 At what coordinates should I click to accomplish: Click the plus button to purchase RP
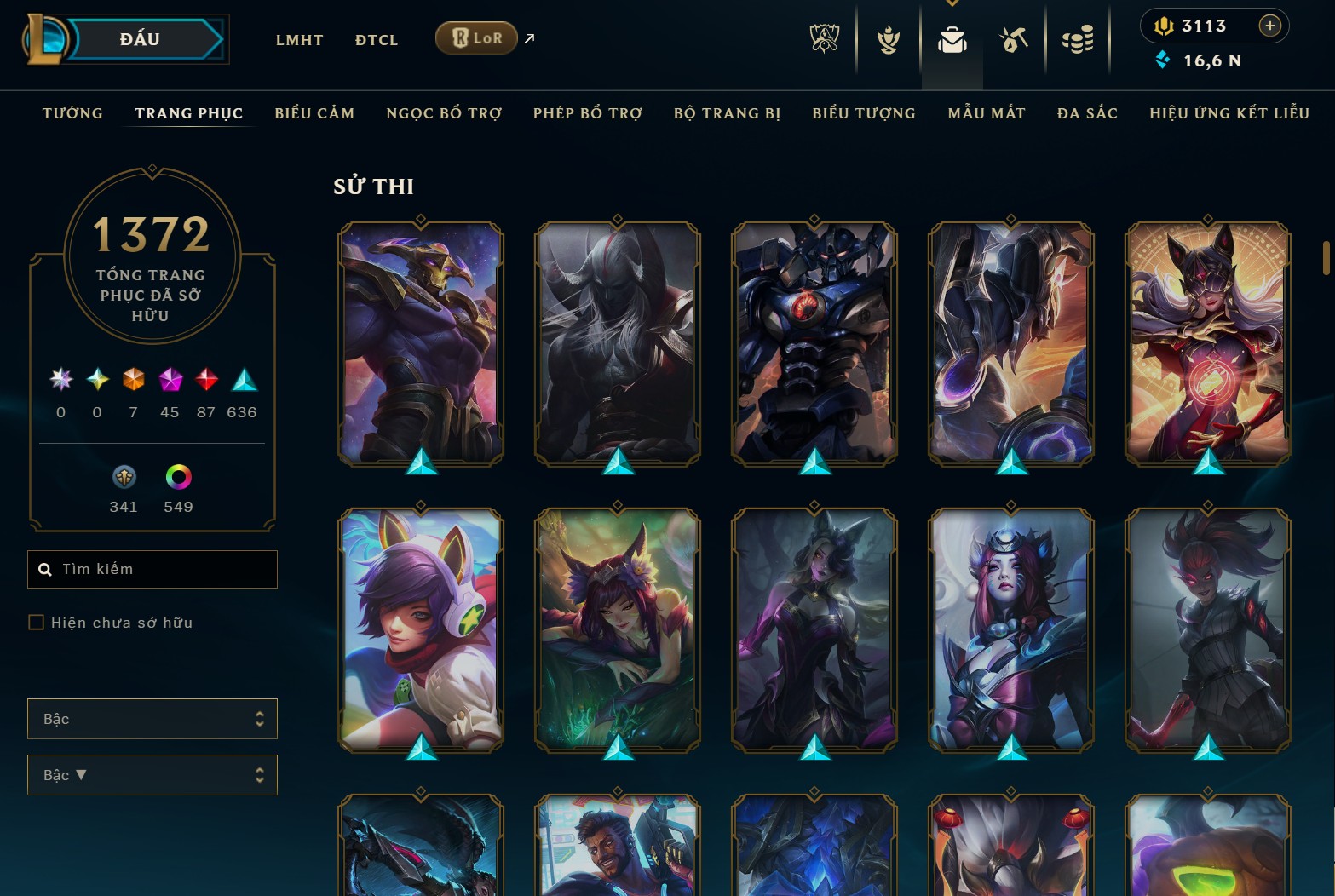(x=1270, y=26)
